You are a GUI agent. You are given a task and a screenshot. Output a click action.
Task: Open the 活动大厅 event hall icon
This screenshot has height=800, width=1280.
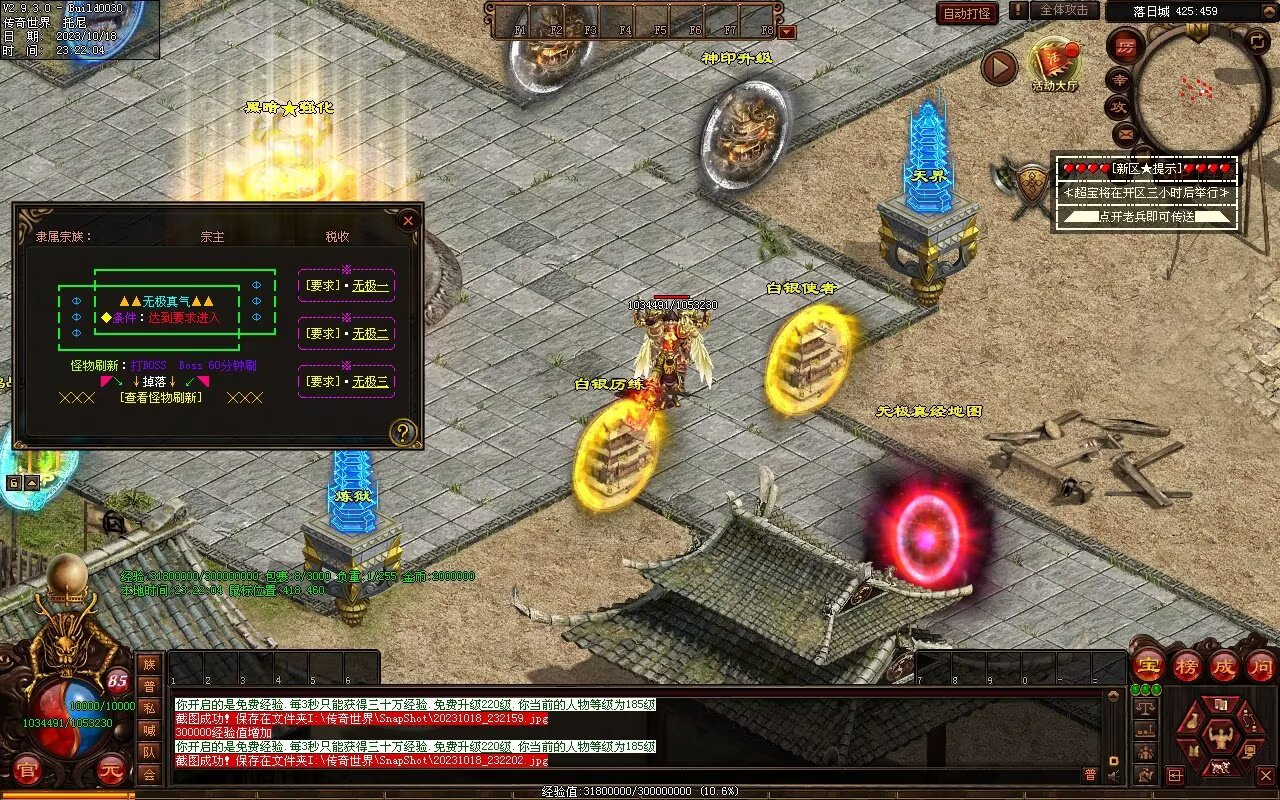pyautogui.click(x=1054, y=63)
